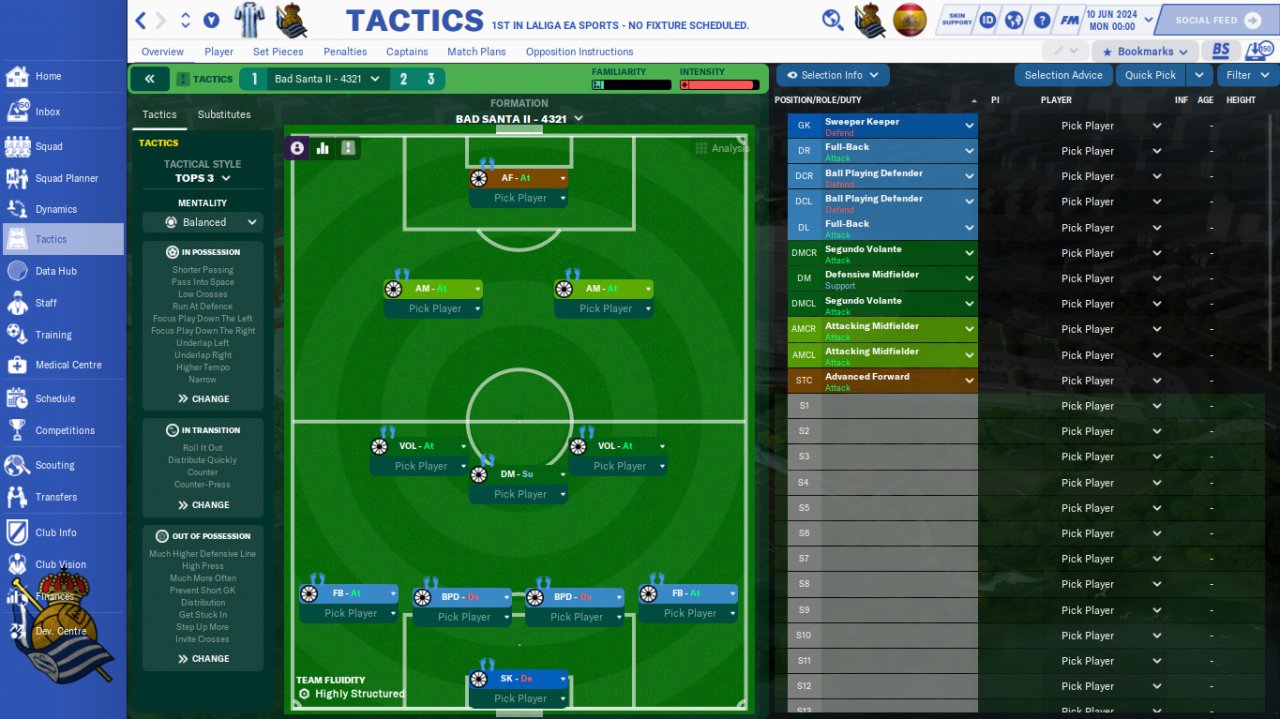Open the Training section

click(x=53, y=335)
